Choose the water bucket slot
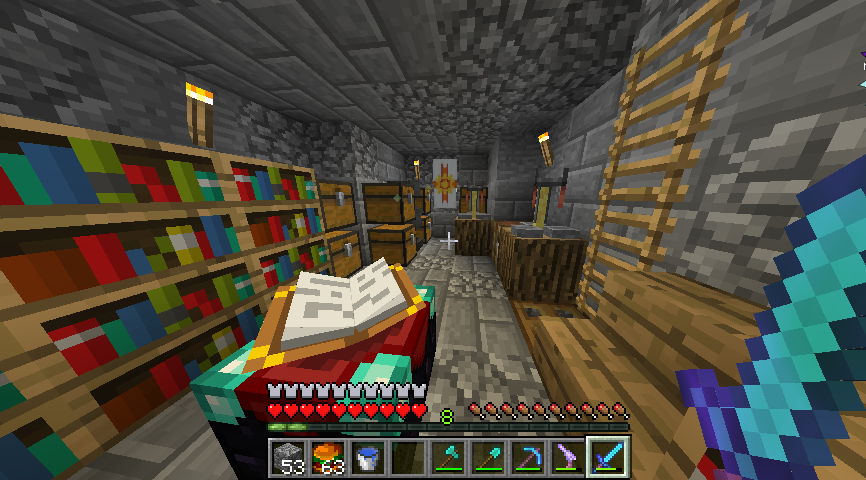This screenshot has width=866, height=480. [368, 458]
